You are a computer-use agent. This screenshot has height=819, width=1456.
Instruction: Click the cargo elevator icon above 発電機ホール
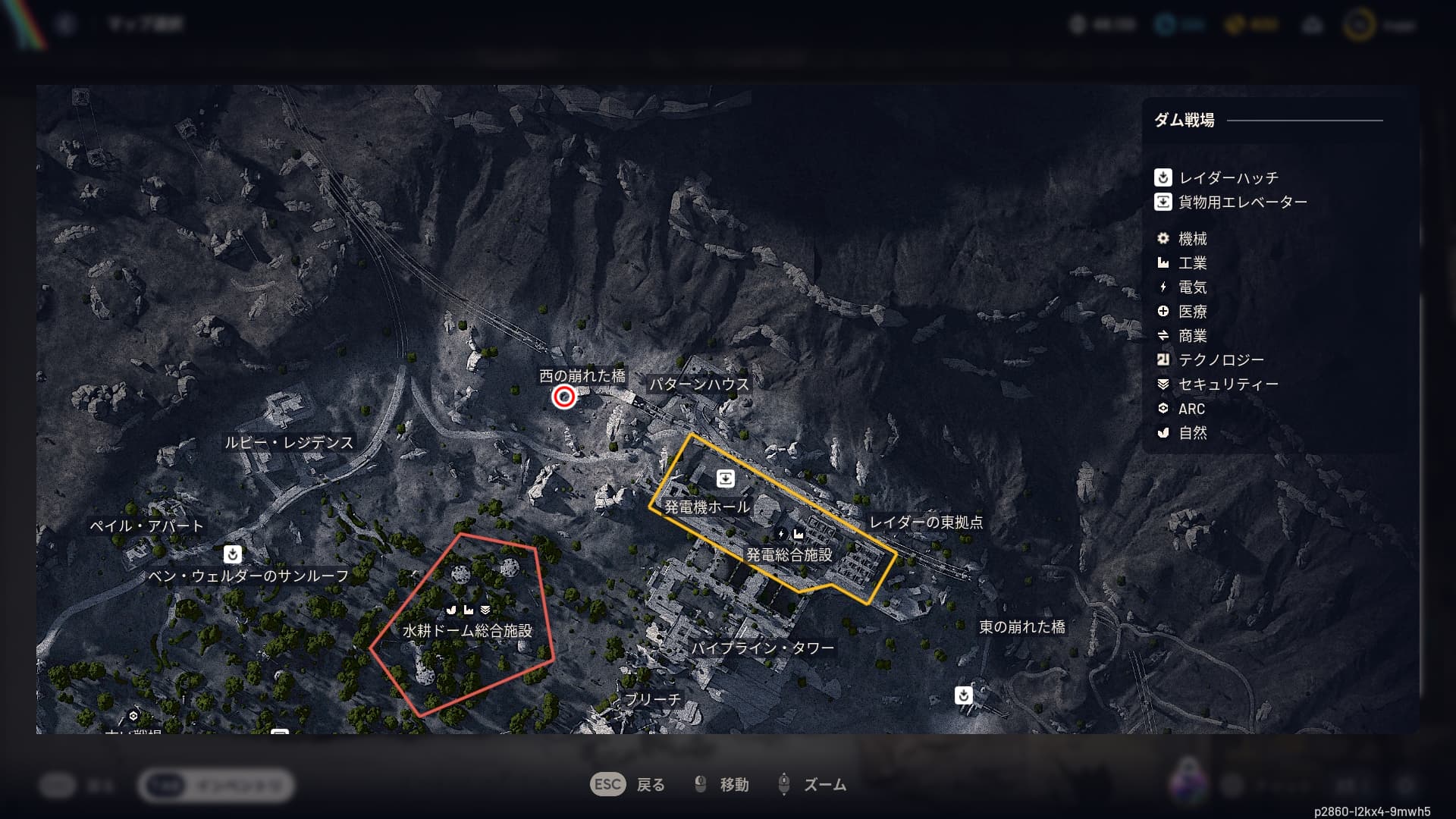coord(725,479)
